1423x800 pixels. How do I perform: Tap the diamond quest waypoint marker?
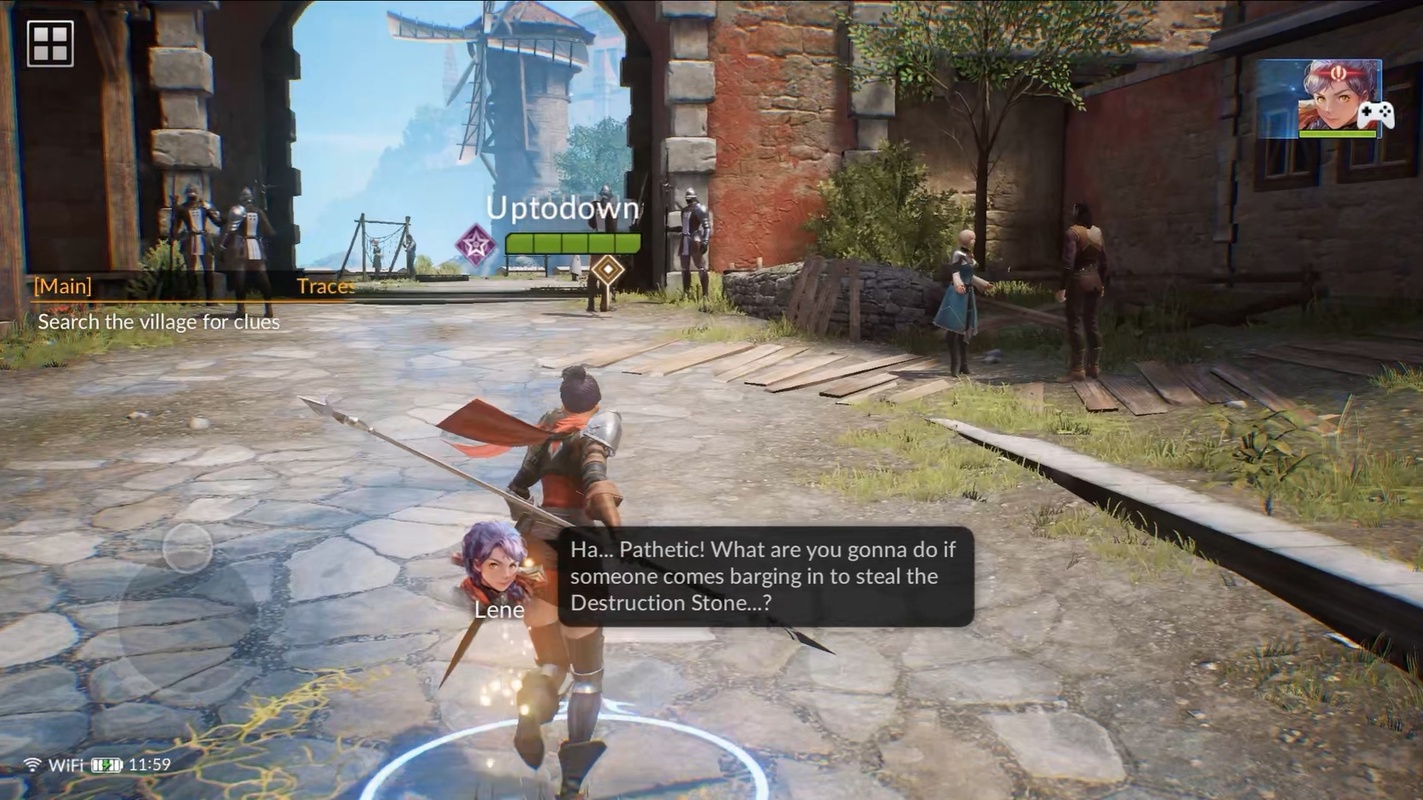pyautogui.click(x=607, y=270)
